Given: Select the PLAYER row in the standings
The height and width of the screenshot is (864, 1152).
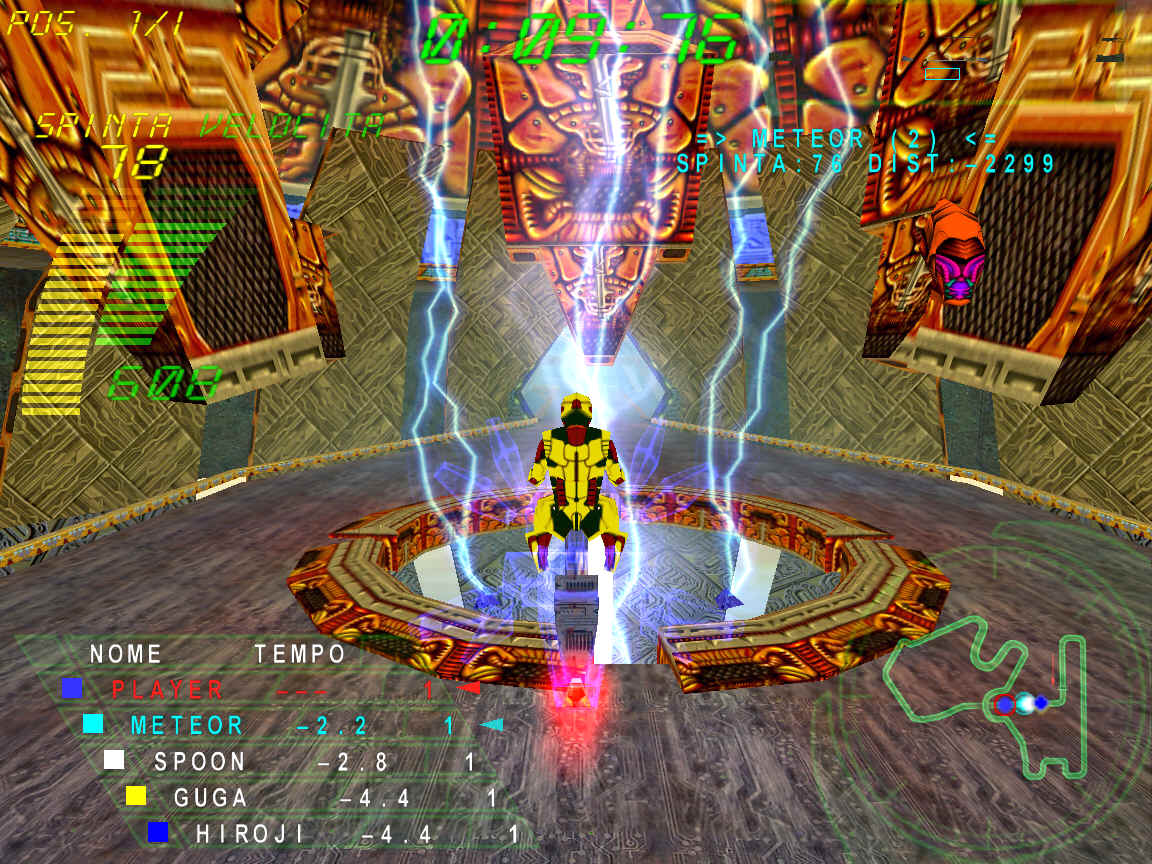Looking at the screenshot, I should 168,689.
